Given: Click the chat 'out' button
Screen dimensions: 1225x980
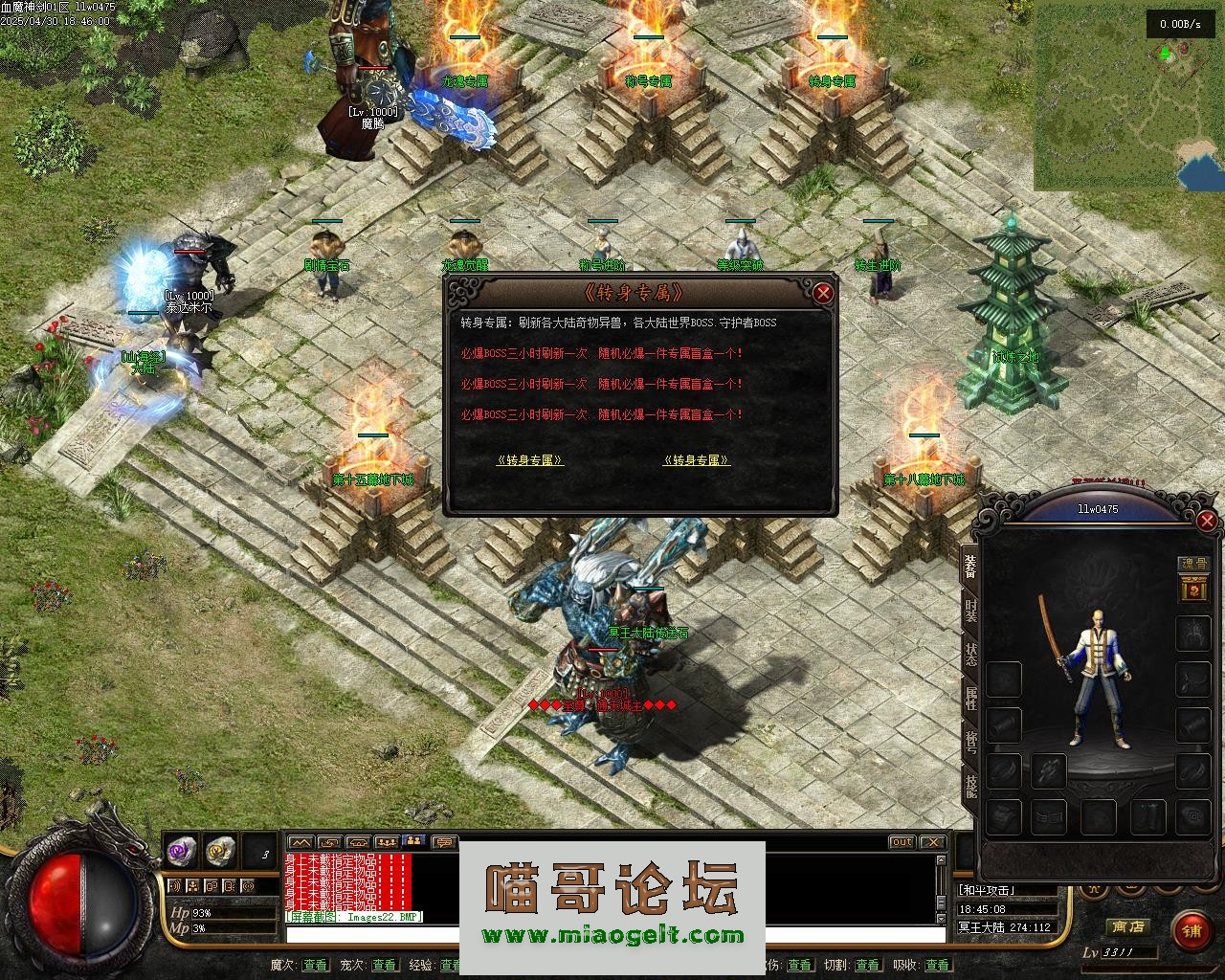Looking at the screenshot, I should [902, 842].
